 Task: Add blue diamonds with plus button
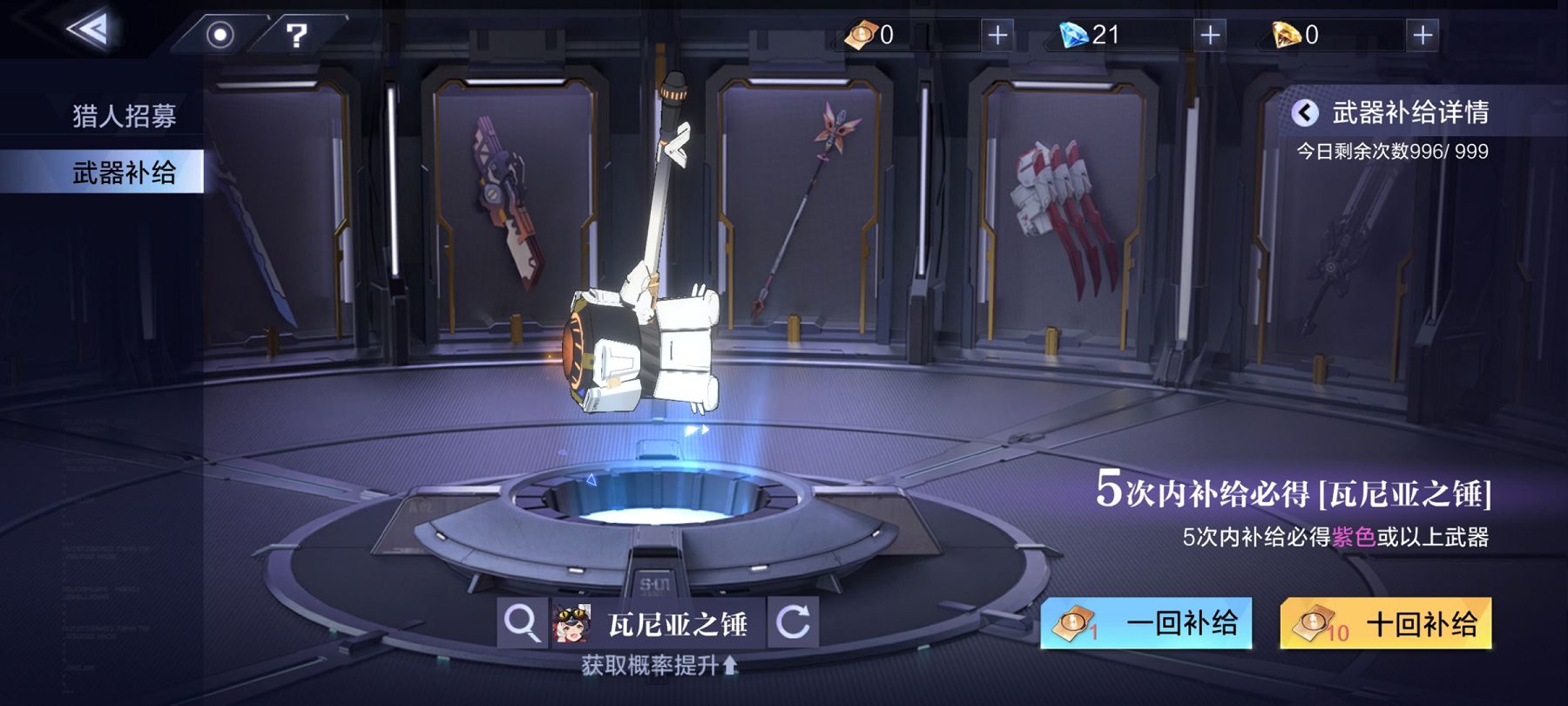click(1210, 35)
